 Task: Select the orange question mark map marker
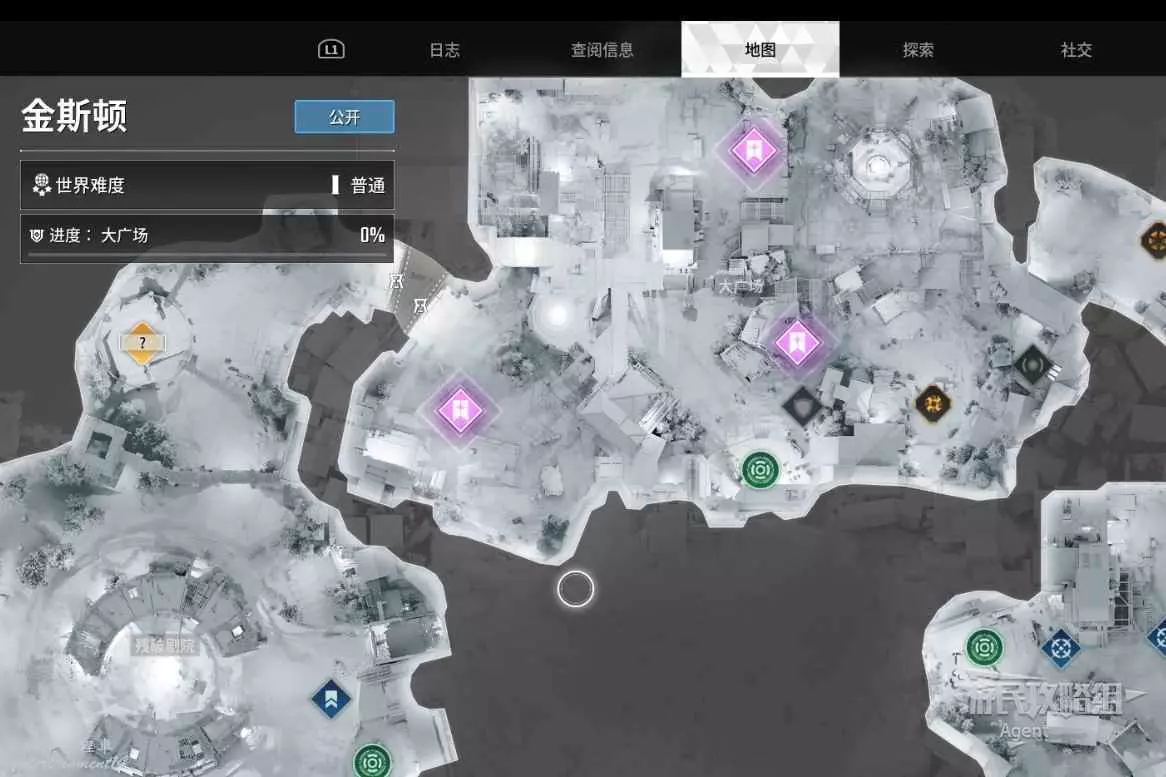142,343
